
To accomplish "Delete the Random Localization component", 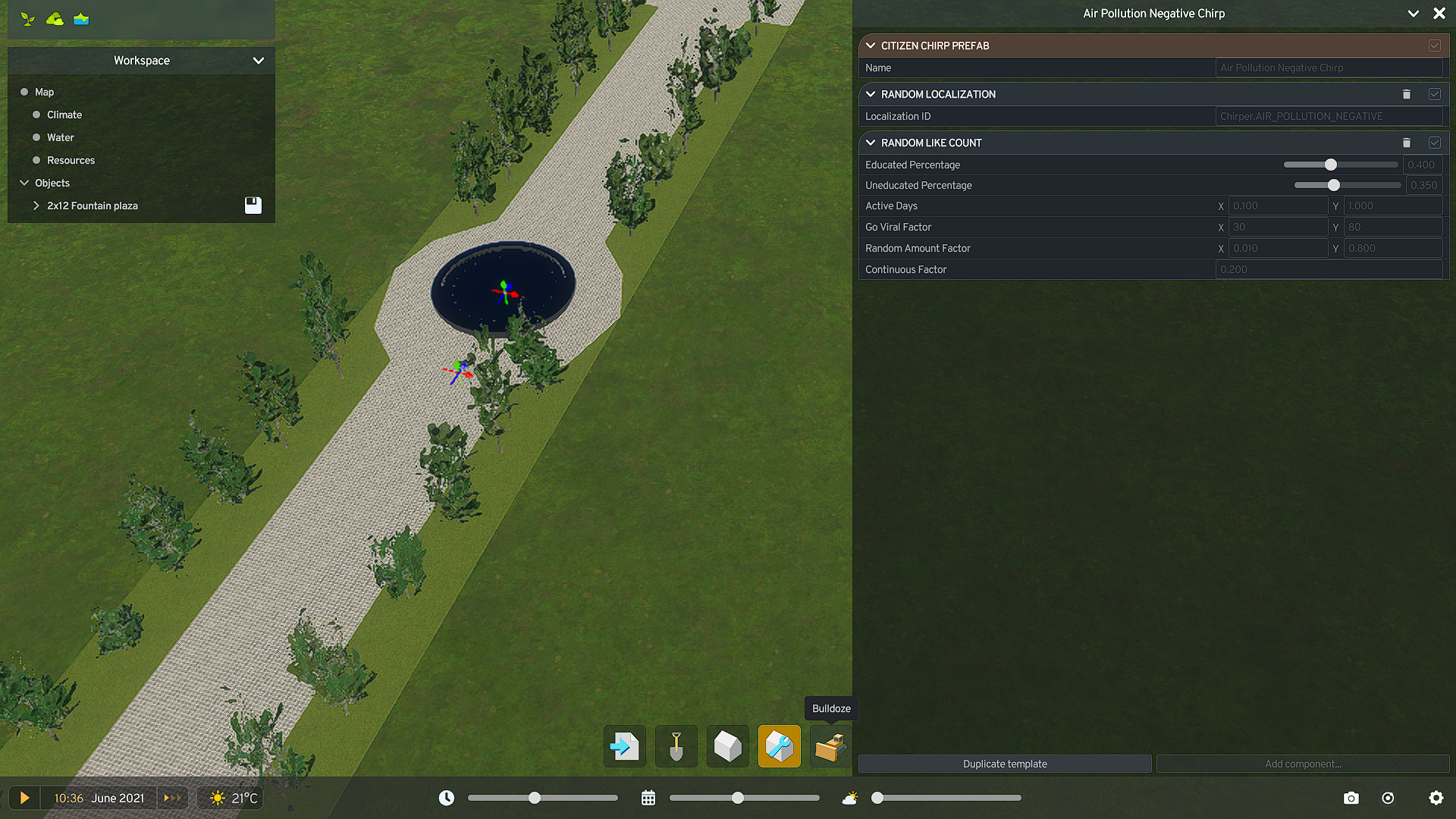I will point(1407,94).
